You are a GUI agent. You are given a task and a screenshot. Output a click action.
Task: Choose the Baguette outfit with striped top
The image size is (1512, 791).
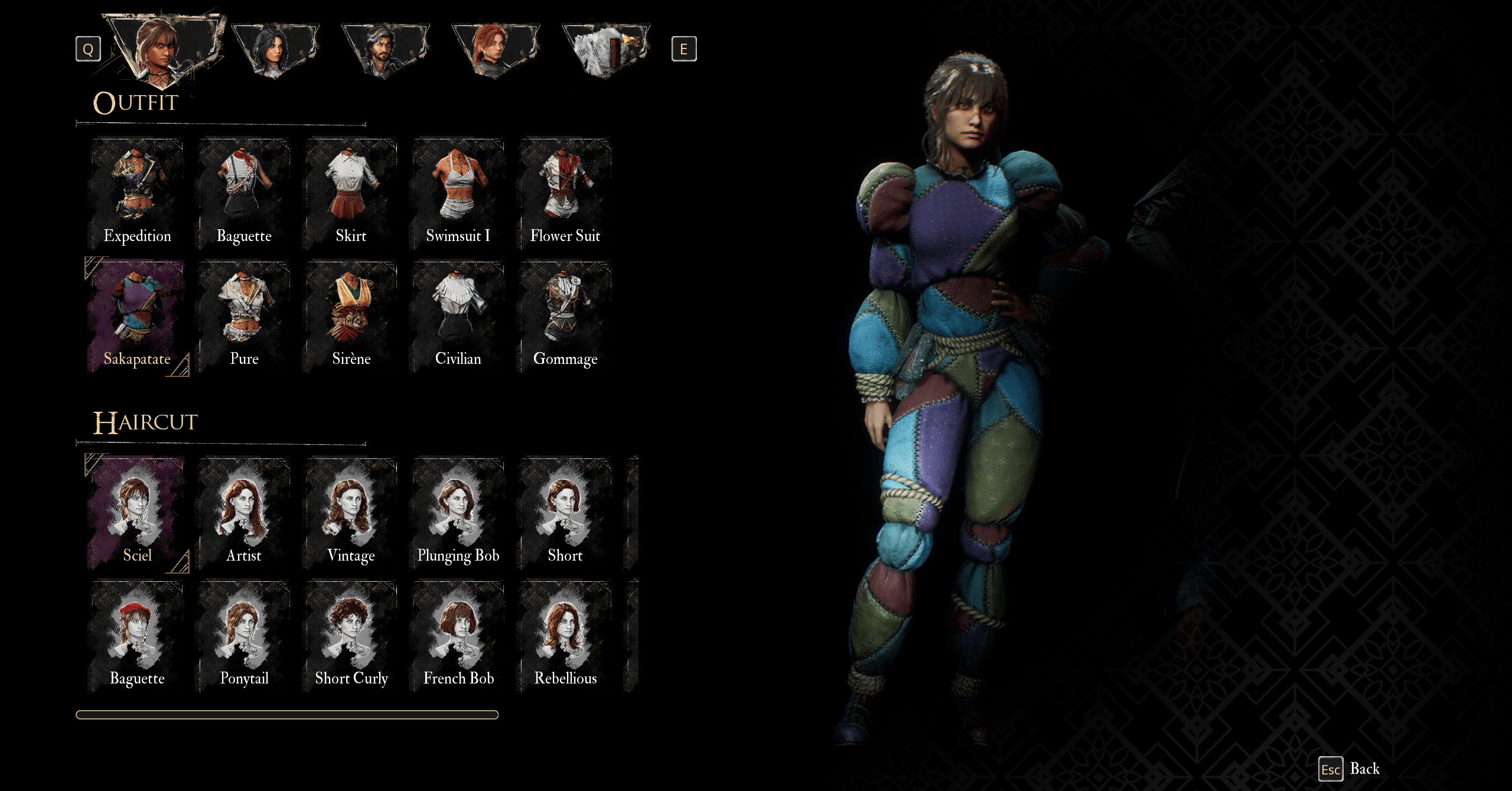pos(244,193)
